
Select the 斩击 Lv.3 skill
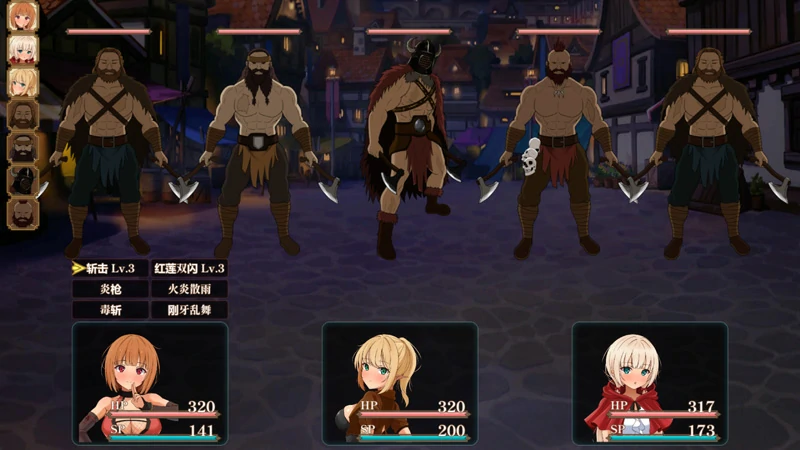(110, 268)
